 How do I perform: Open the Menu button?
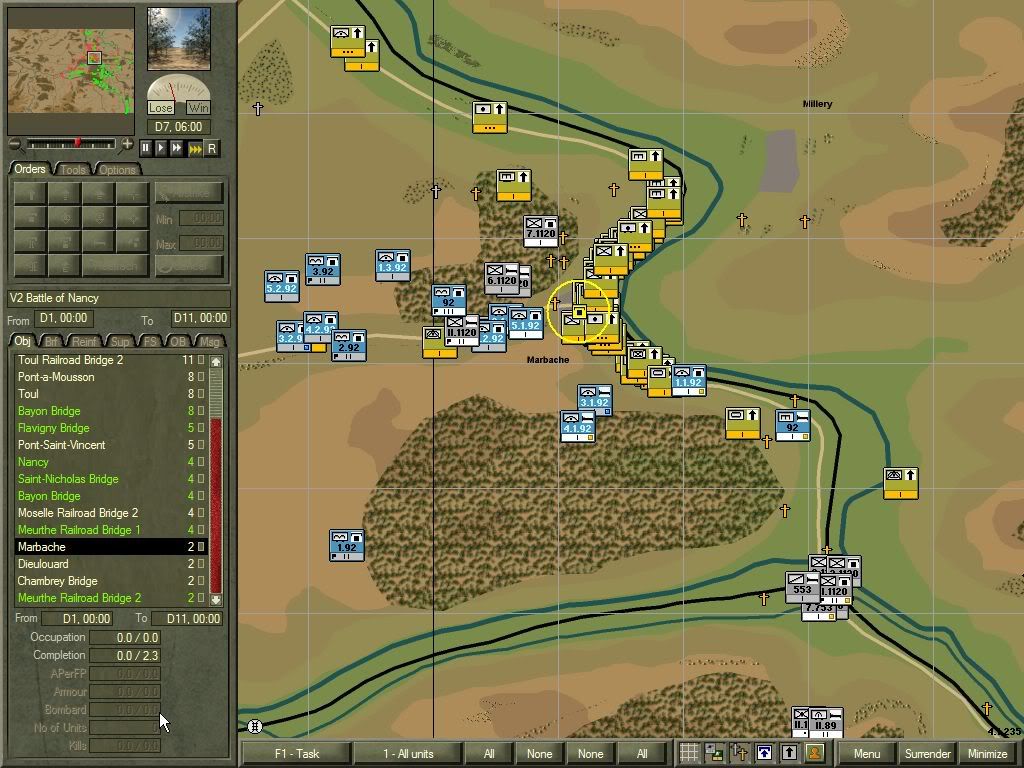pos(867,753)
